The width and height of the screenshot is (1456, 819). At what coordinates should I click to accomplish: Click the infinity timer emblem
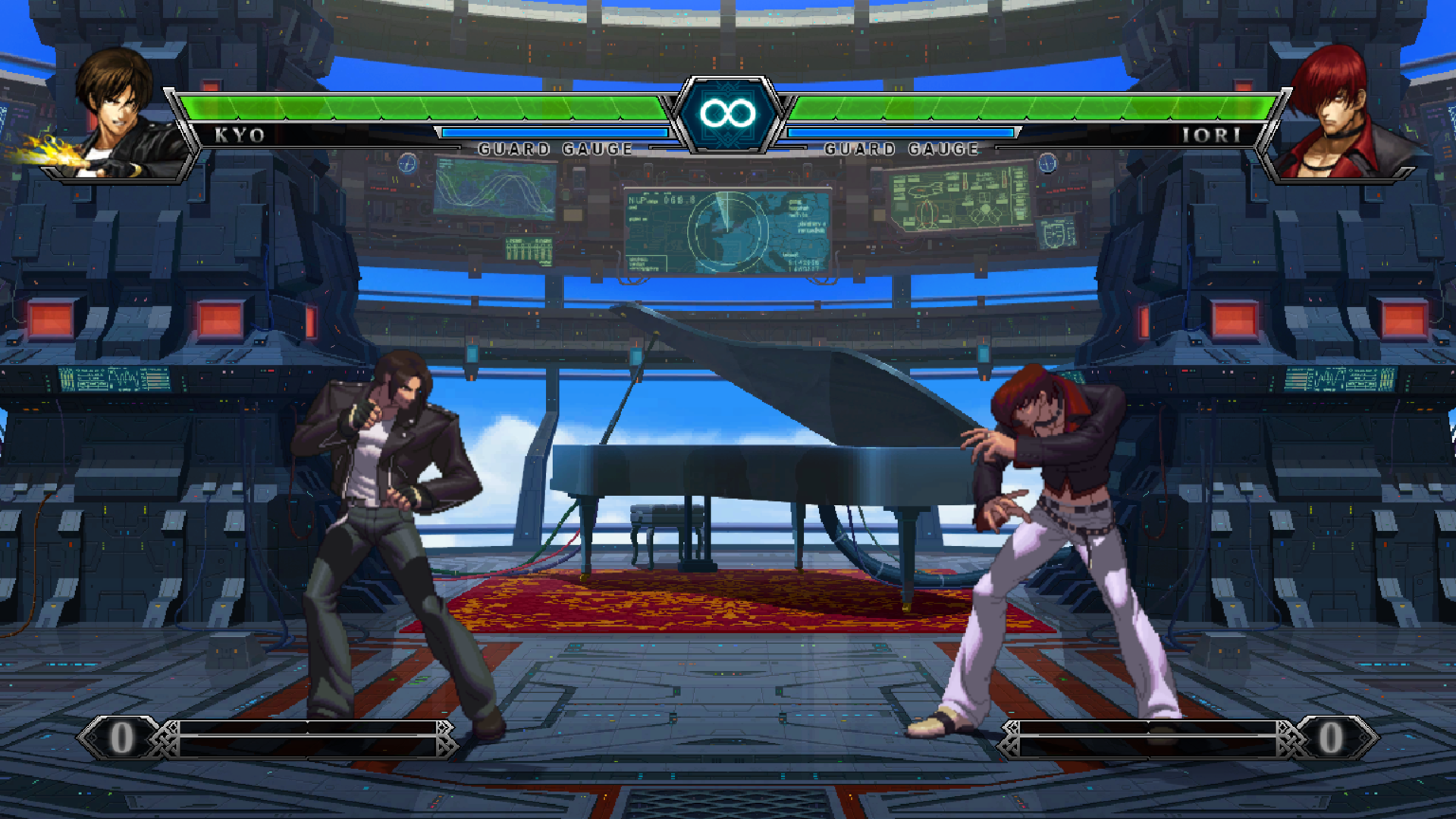(x=727, y=112)
